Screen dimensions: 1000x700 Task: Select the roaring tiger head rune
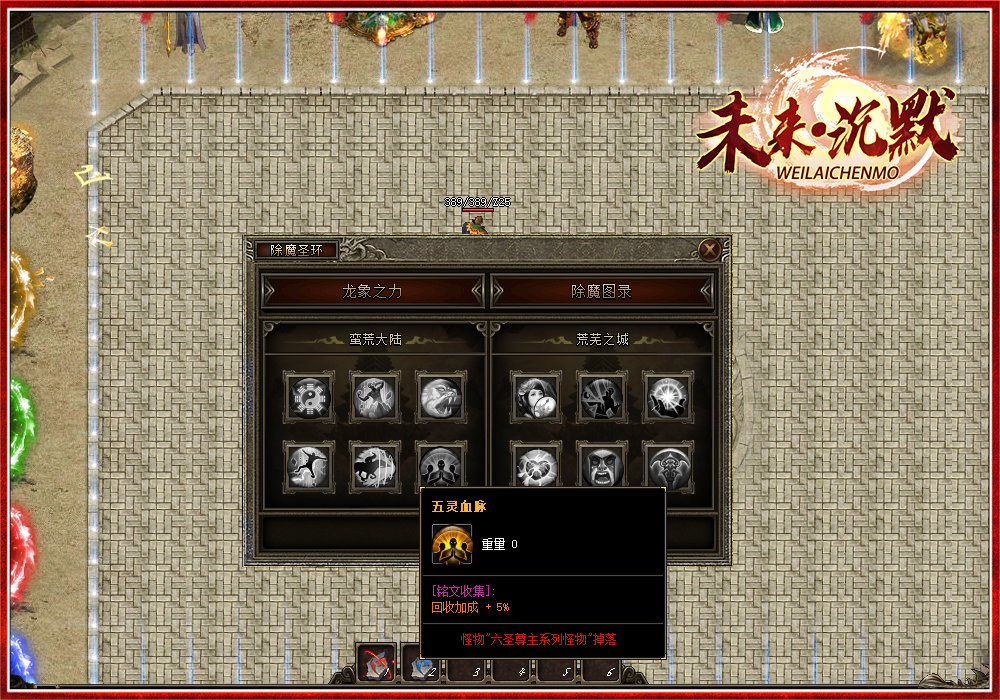pos(440,398)
